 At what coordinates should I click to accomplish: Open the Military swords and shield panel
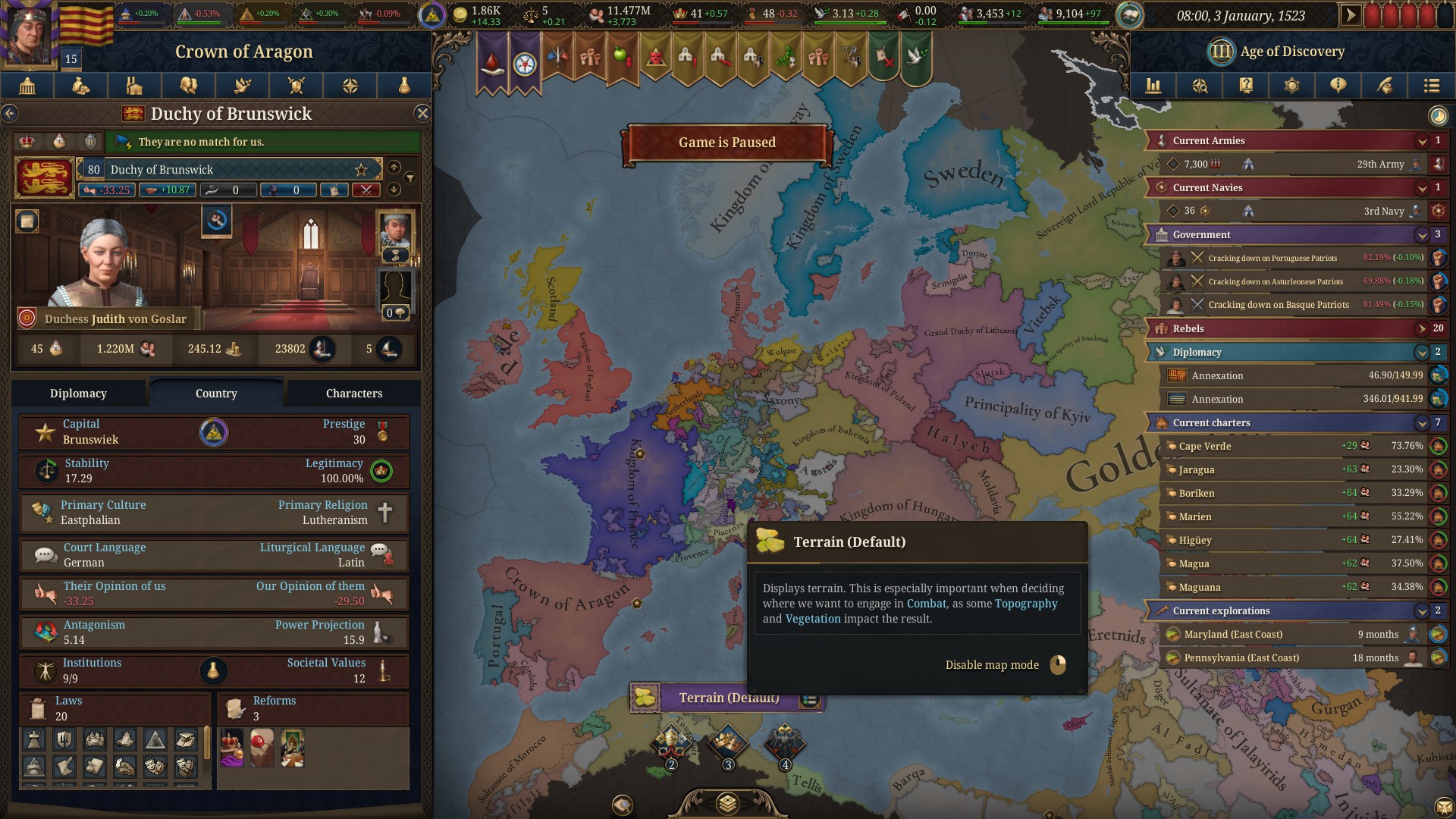click(297, 86)
